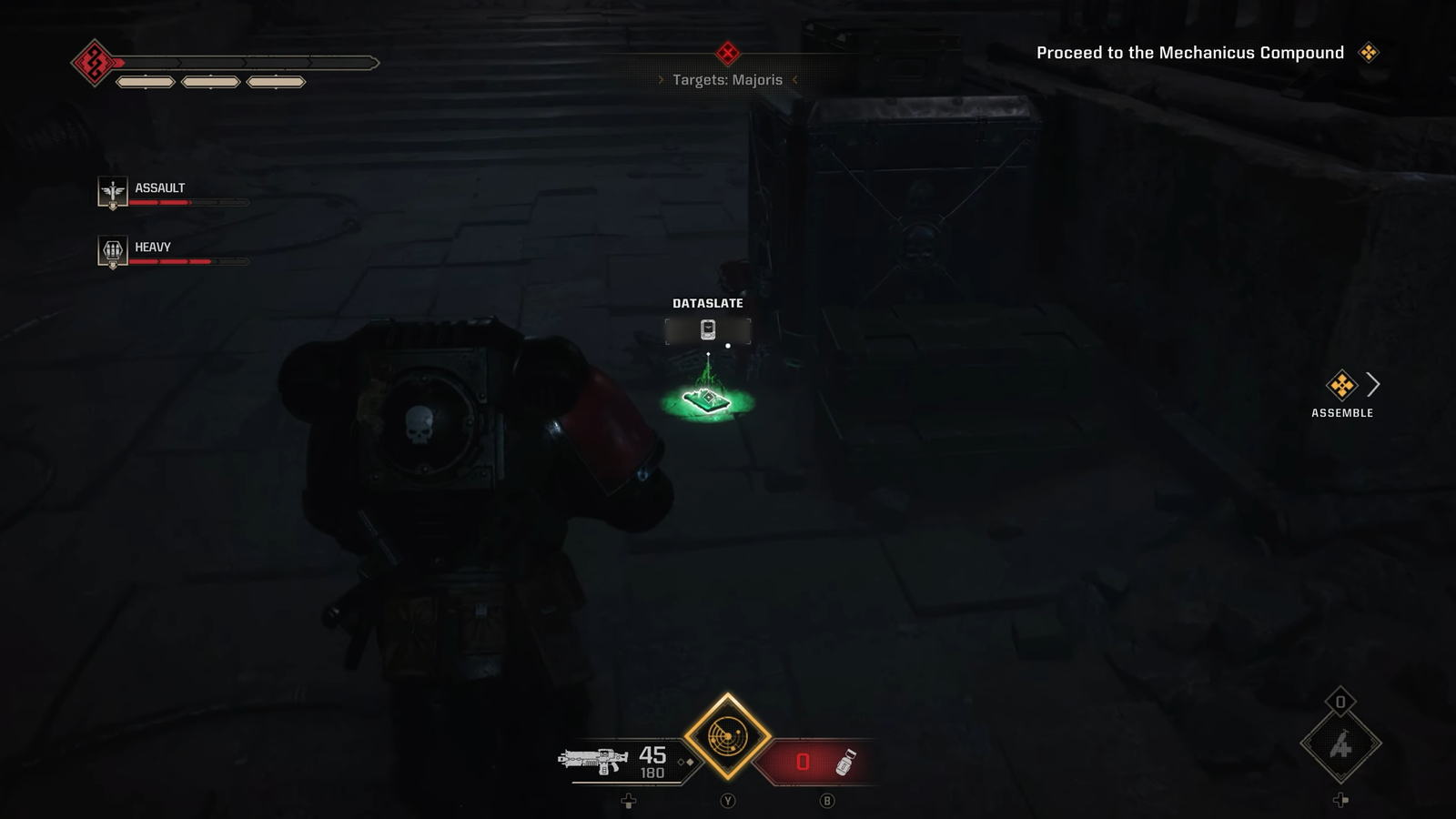
Task: Click the Assault squadmate class icon
Action: coord(113,192)
